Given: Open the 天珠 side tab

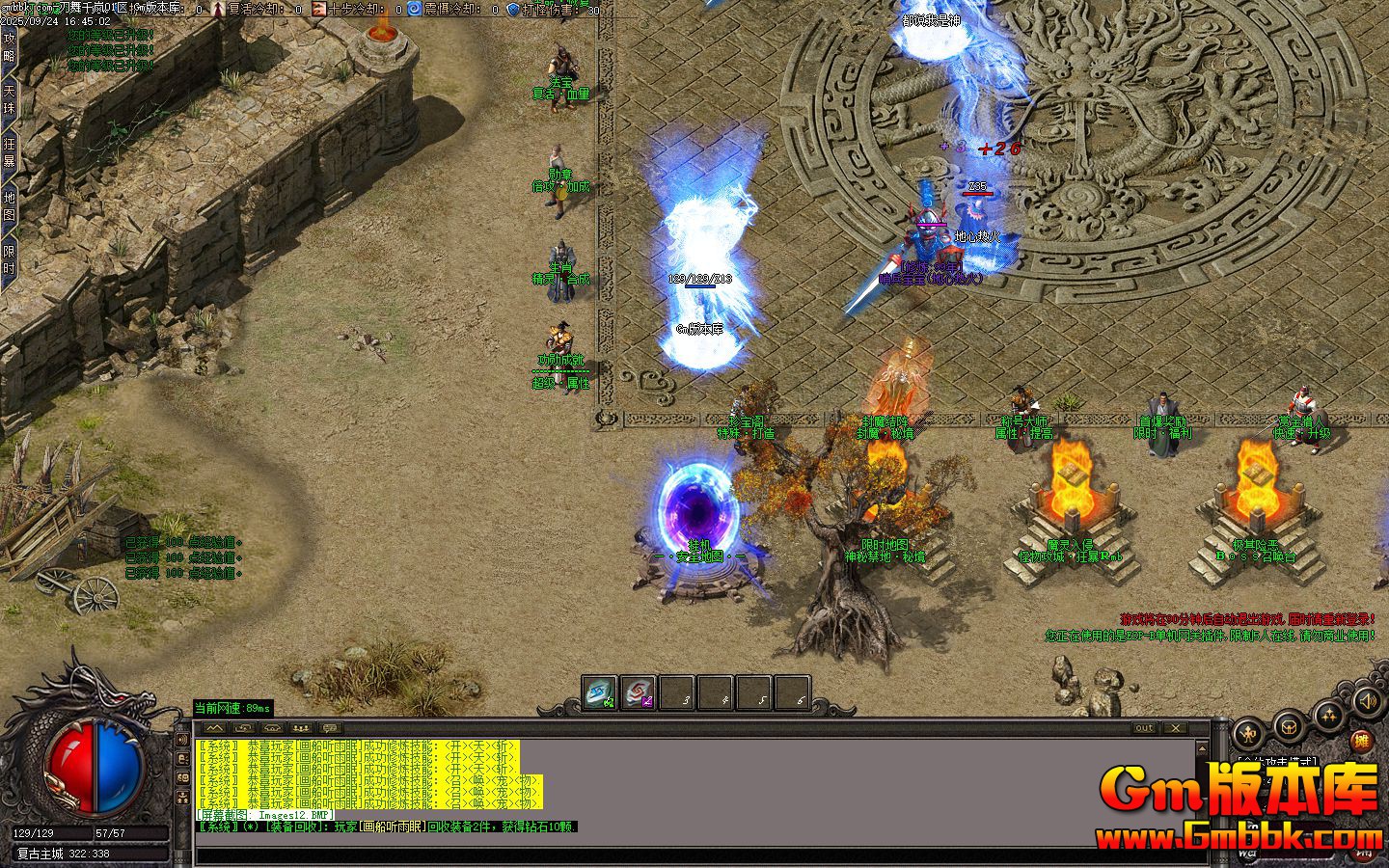Looking at the screenshot, I should point(10,100).
